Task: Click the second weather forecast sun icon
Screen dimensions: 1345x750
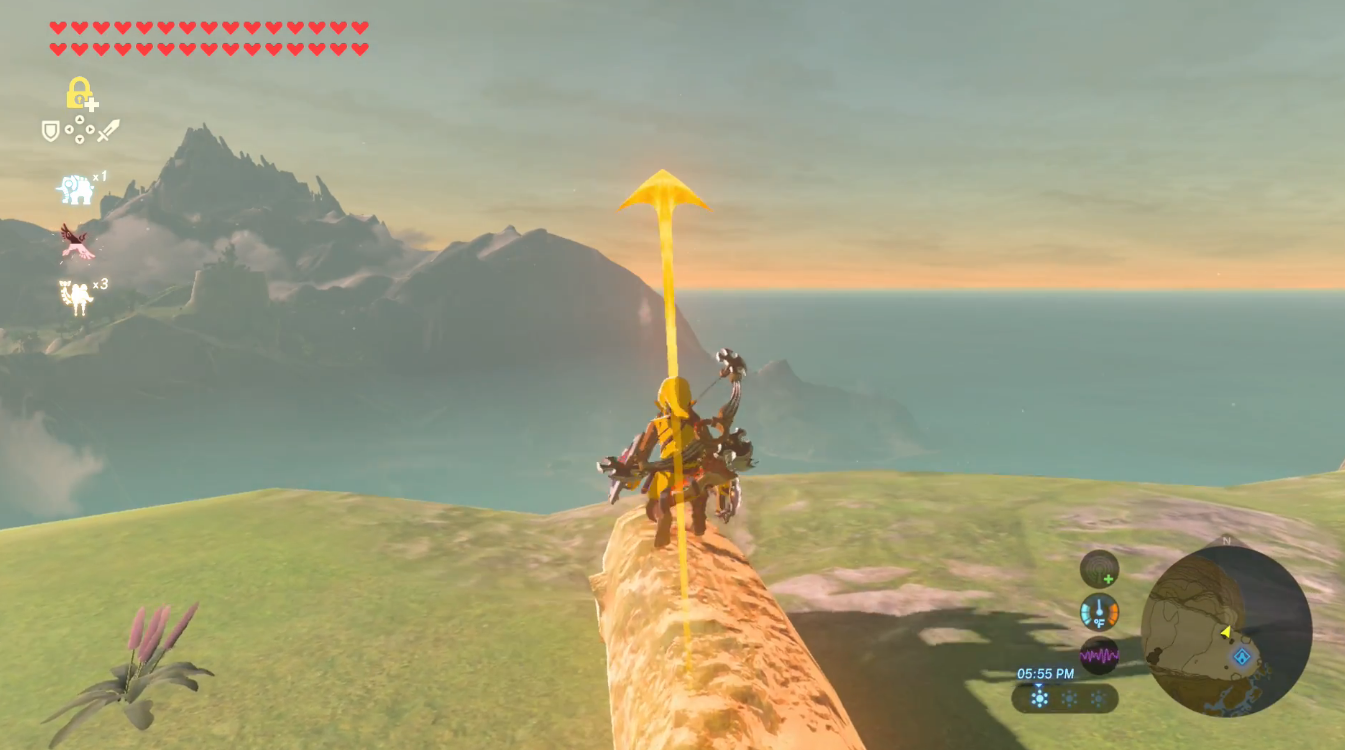Action: (x=1069, y=697)
